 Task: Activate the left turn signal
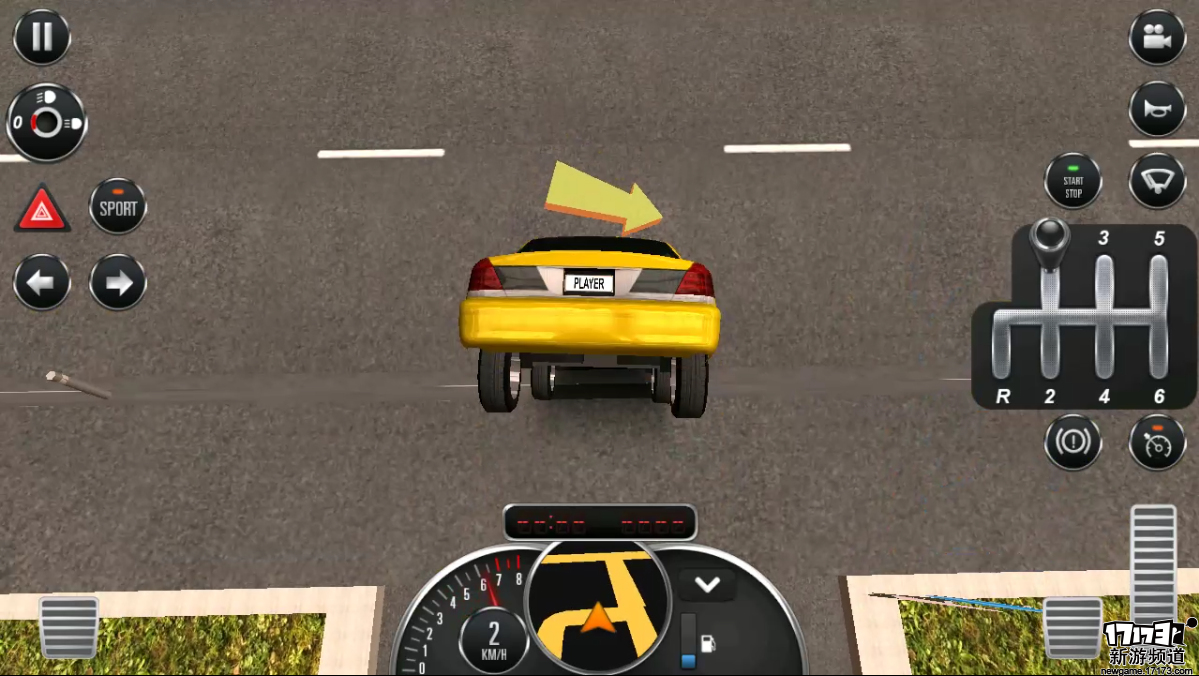click(42, 283)
